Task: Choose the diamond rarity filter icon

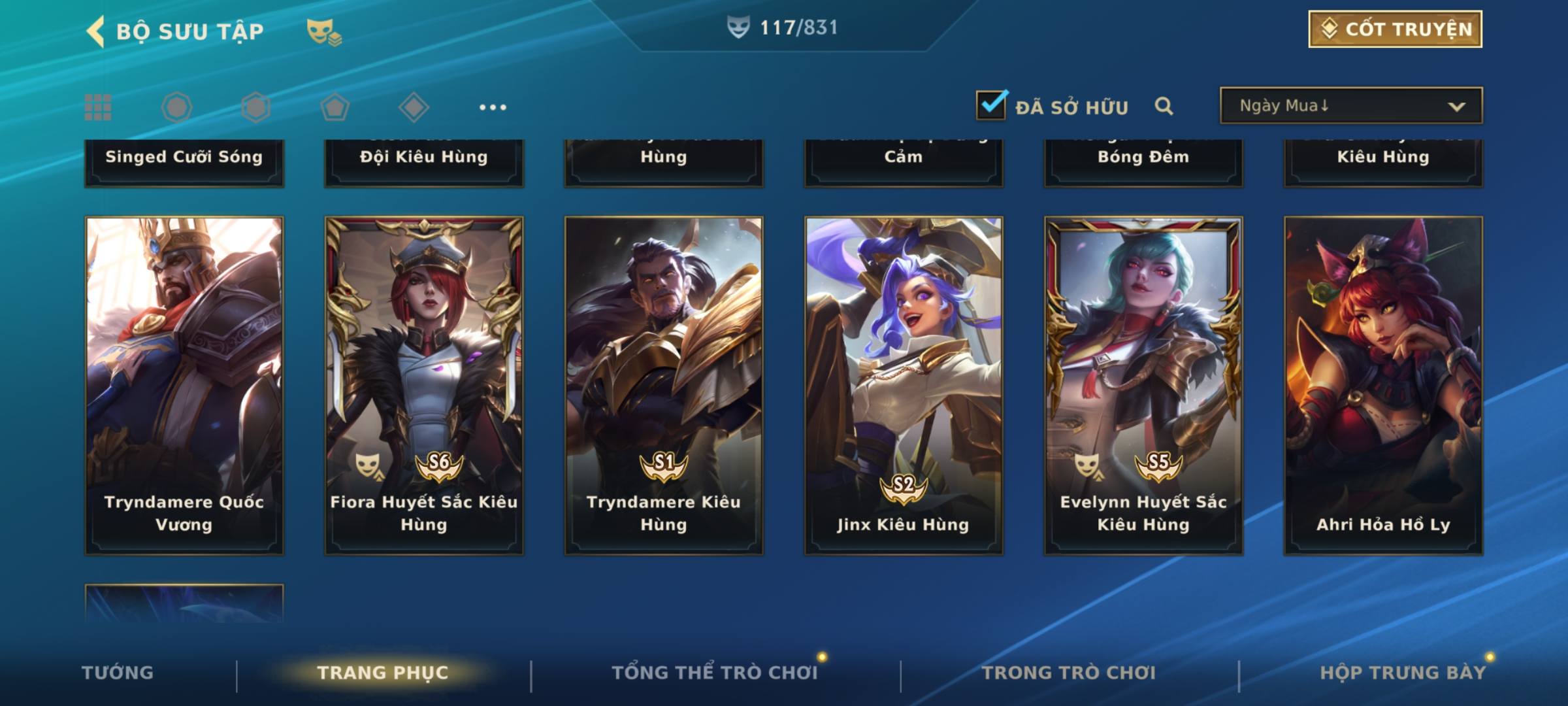Action: point(414,107)
